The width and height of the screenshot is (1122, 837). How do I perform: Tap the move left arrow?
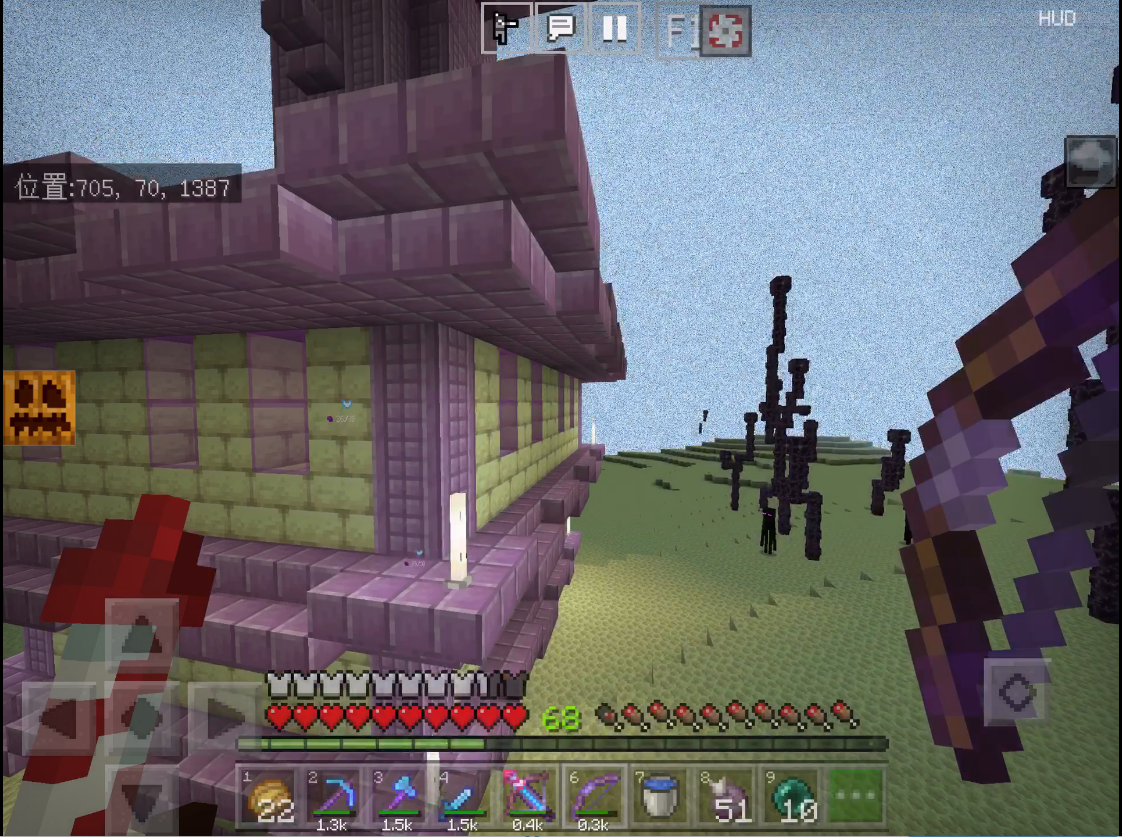(x=58, y=717)
